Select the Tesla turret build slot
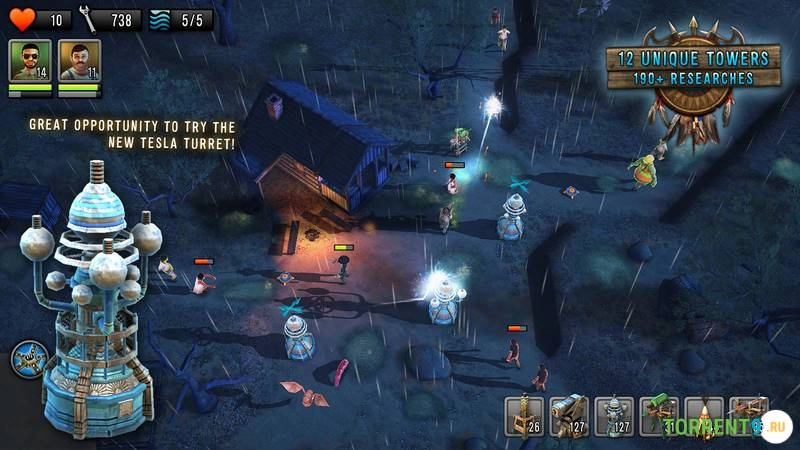The image size is (800, 450). (x=614, y=416)
